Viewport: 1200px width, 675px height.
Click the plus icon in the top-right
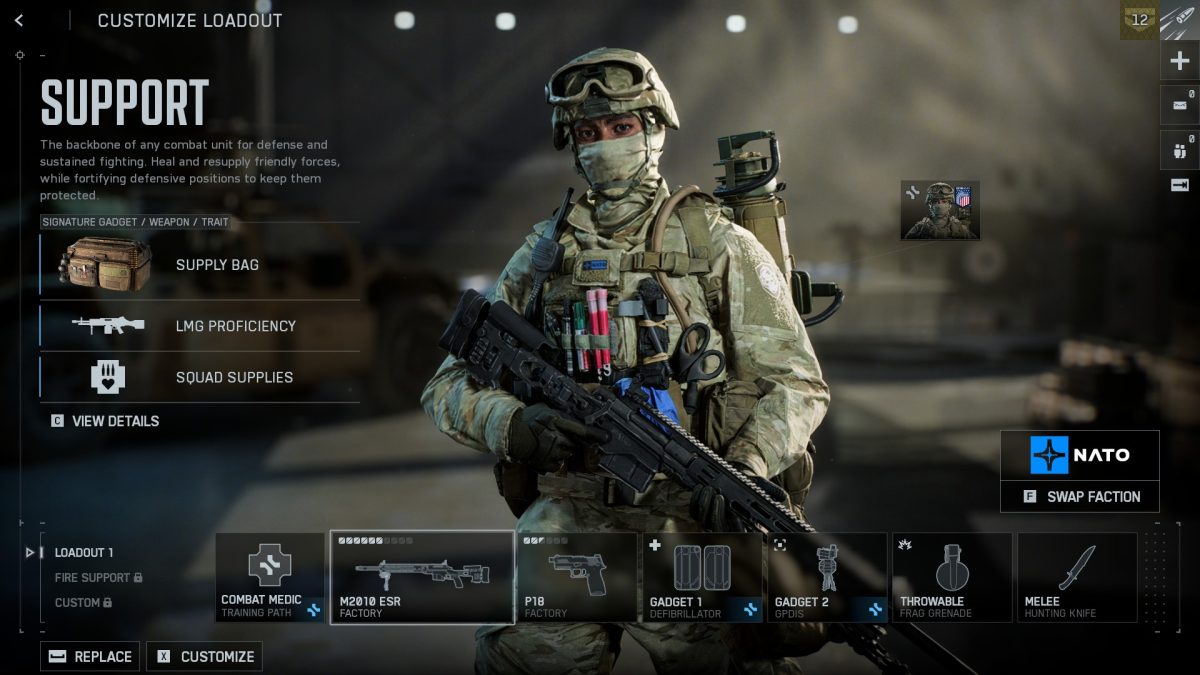point(1179,61)
